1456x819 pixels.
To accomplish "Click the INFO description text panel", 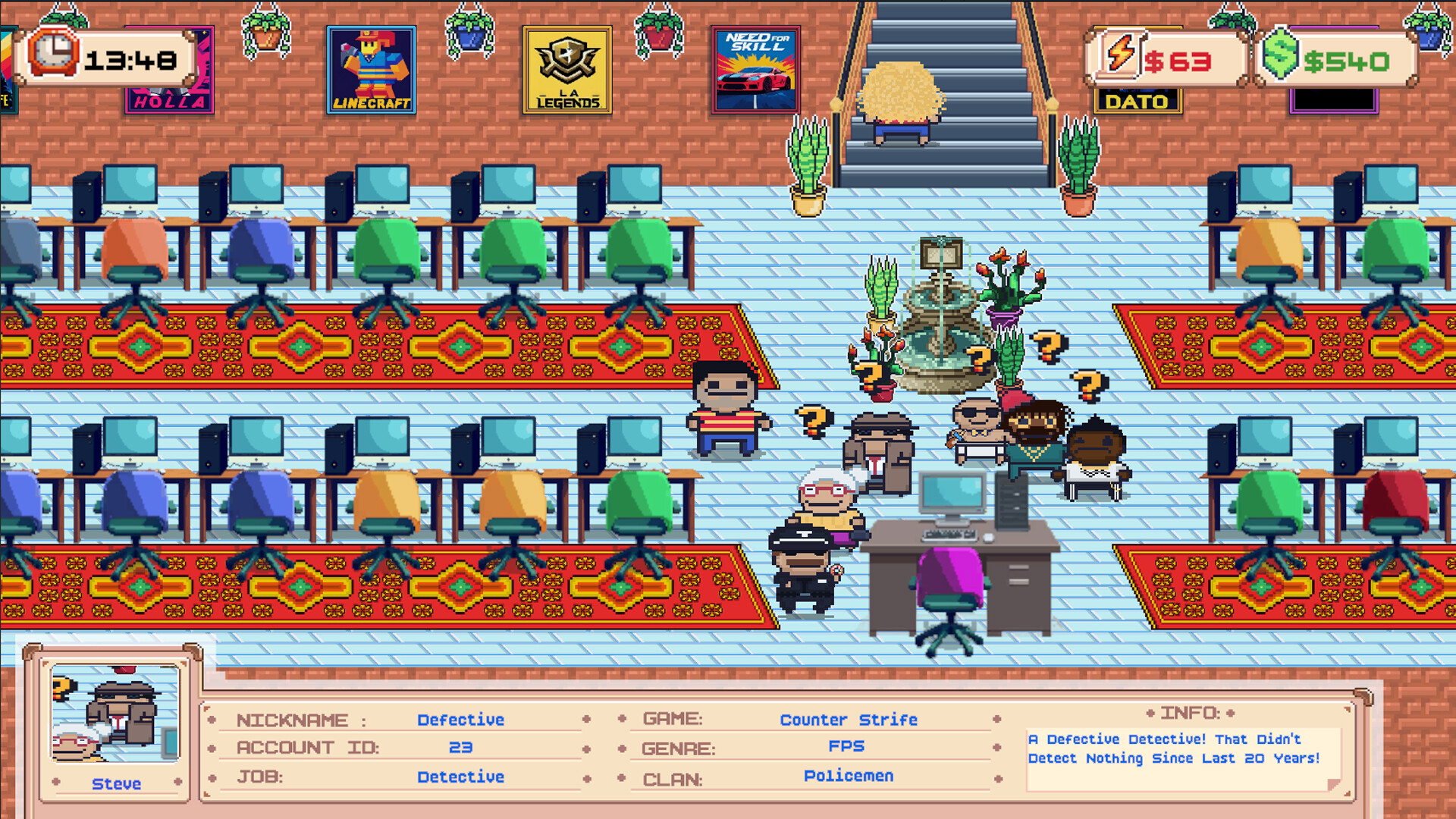I will tap(1174, 748).
